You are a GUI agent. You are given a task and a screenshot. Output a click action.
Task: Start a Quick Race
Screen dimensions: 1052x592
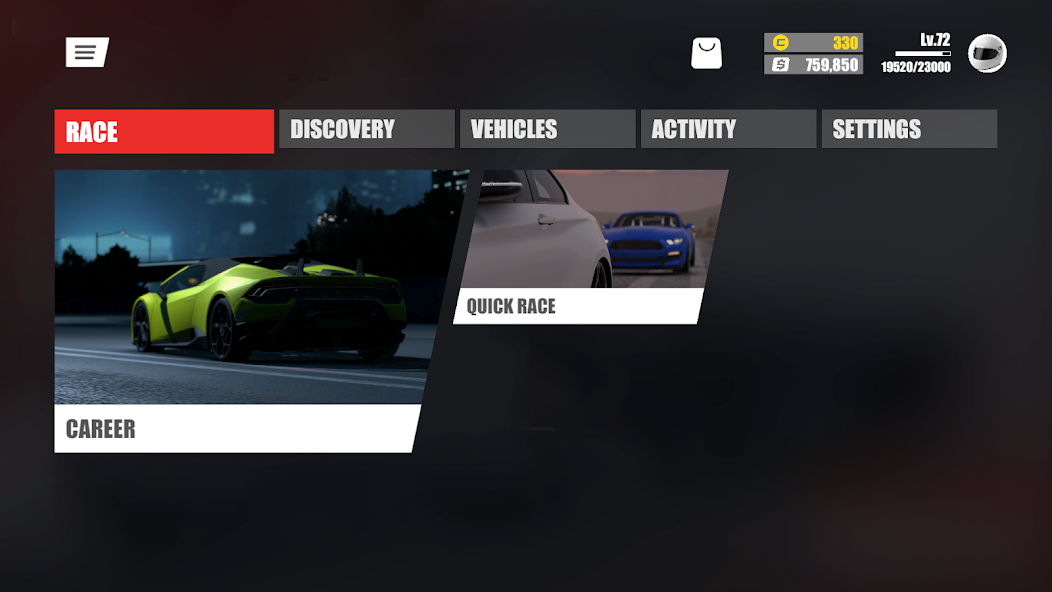(590, 247)
